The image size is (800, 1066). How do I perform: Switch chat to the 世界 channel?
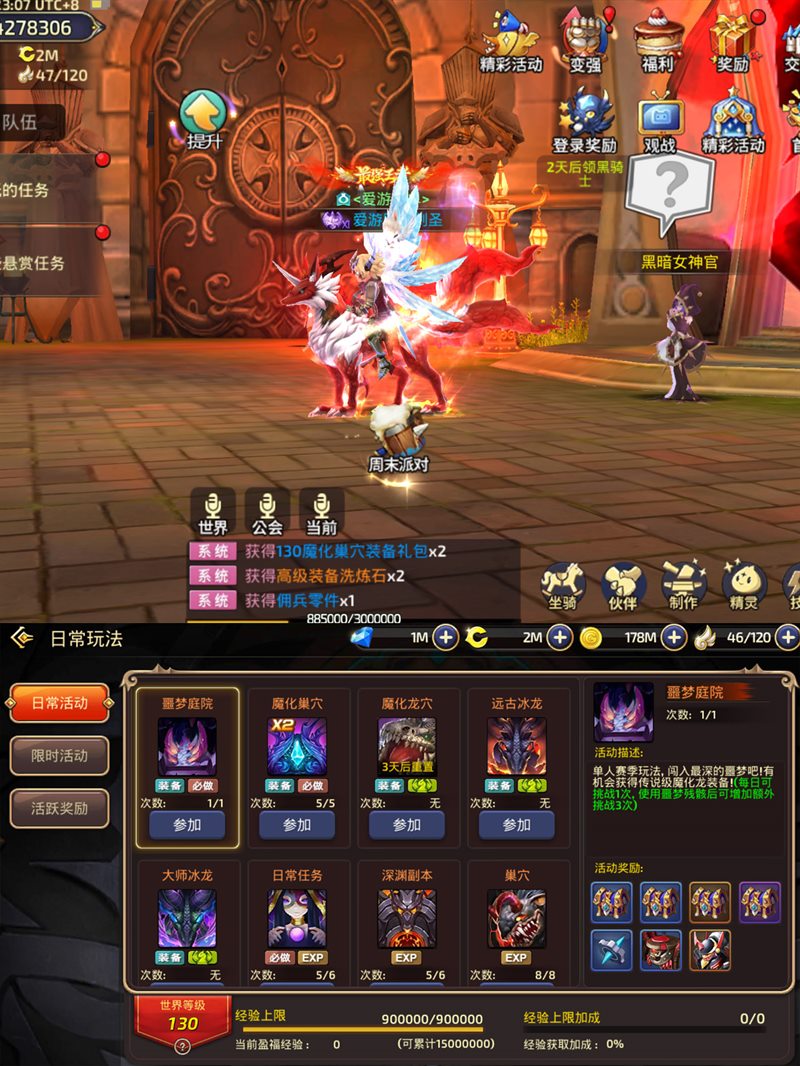[213, 512]
